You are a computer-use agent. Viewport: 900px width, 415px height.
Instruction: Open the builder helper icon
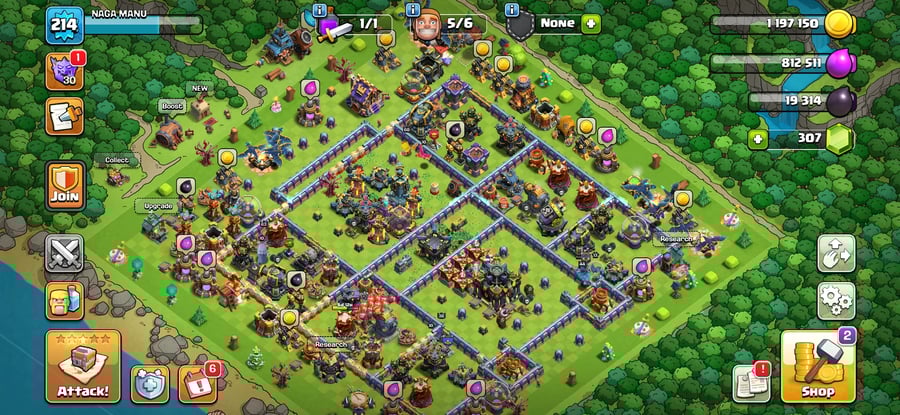tap(64, 300)
